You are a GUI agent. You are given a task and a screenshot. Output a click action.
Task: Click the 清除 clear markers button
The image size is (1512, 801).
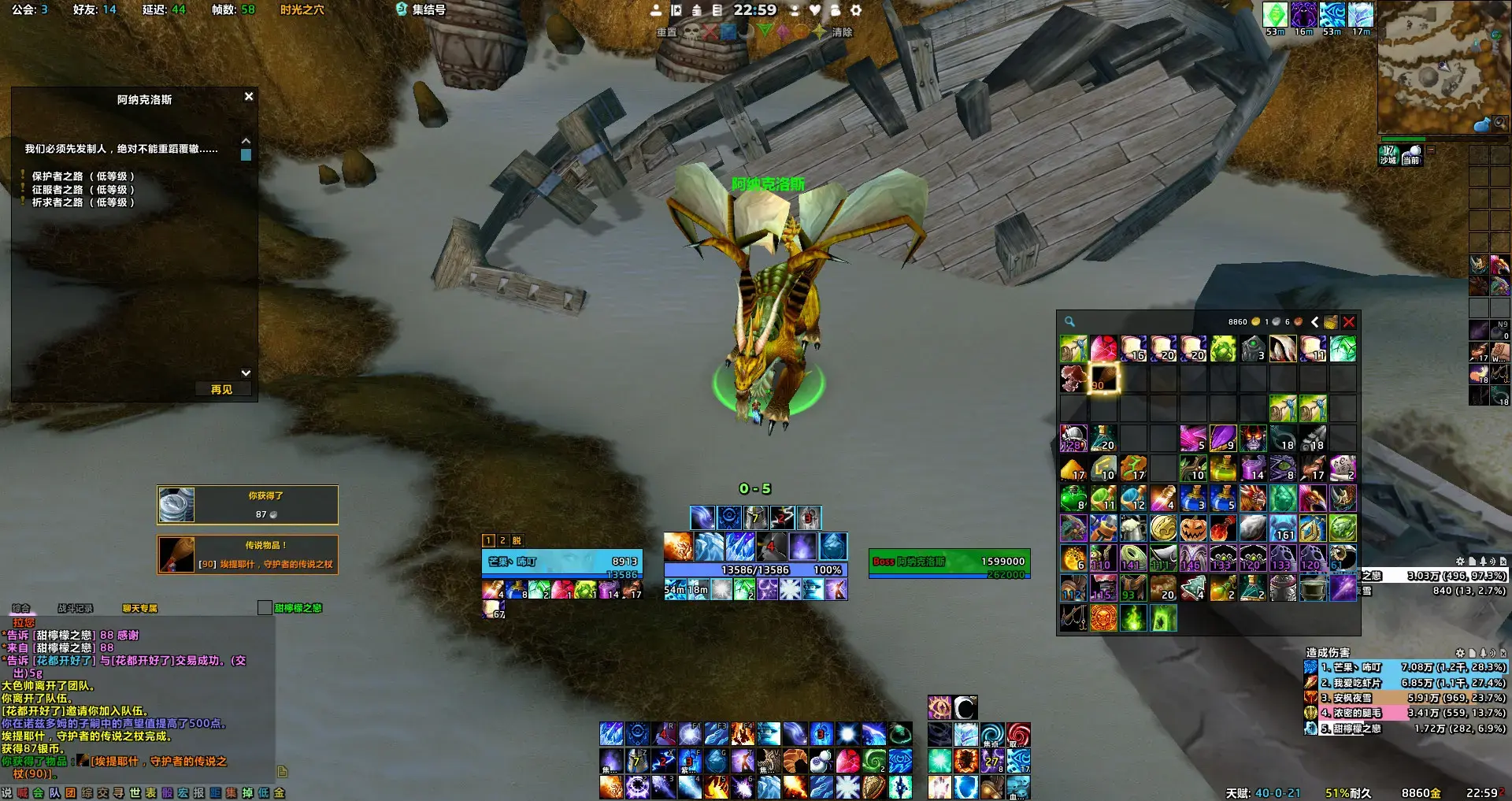coord(842,32)
